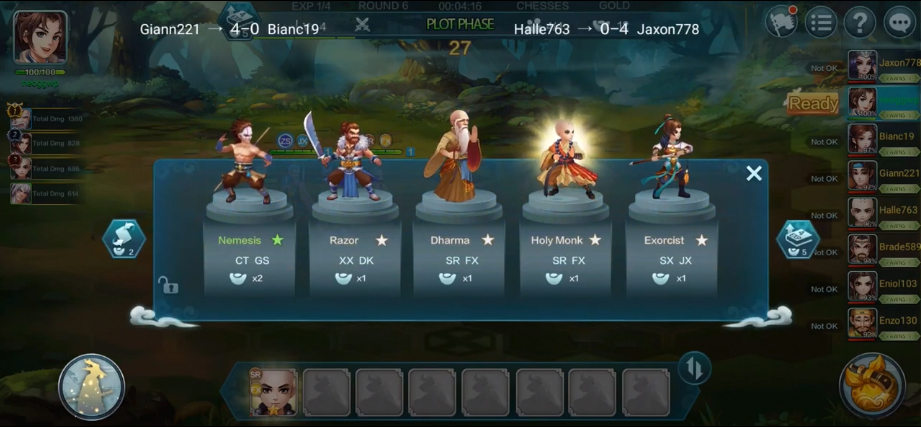Buy the Nemesis hero card
Image resolution: width=921 pixels, height=427 pixels.
point(249,250)
